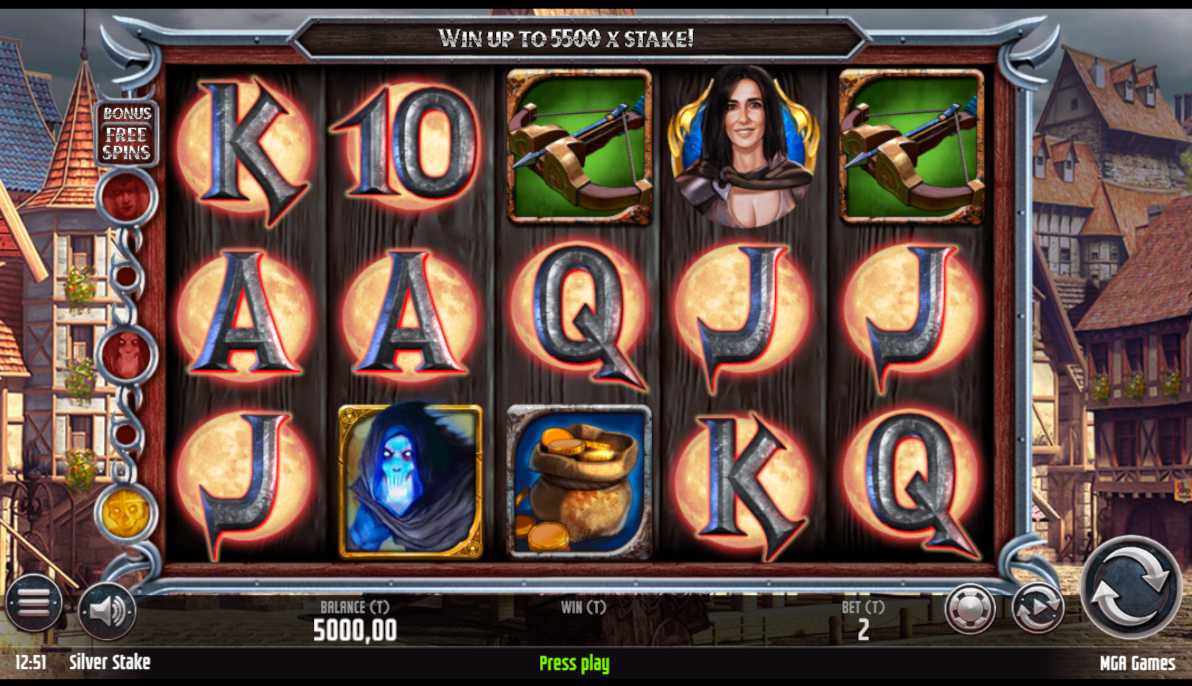Viewport: 1192px width, 686px height.
Task: Toggle sound with the speaker button
Action: [107, 610]
